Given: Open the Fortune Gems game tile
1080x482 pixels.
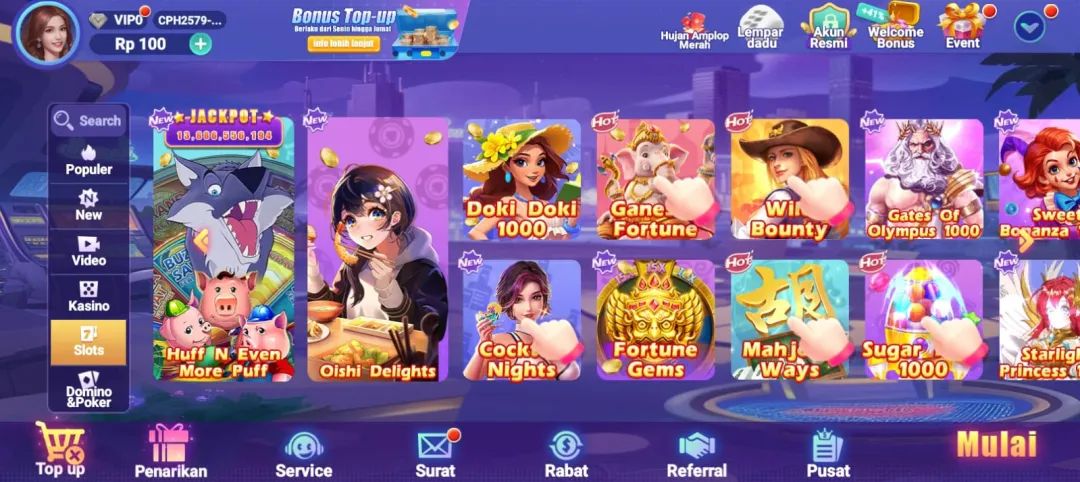Looking at the screenshot, I should pyautogui.click(x=655, y=320).
